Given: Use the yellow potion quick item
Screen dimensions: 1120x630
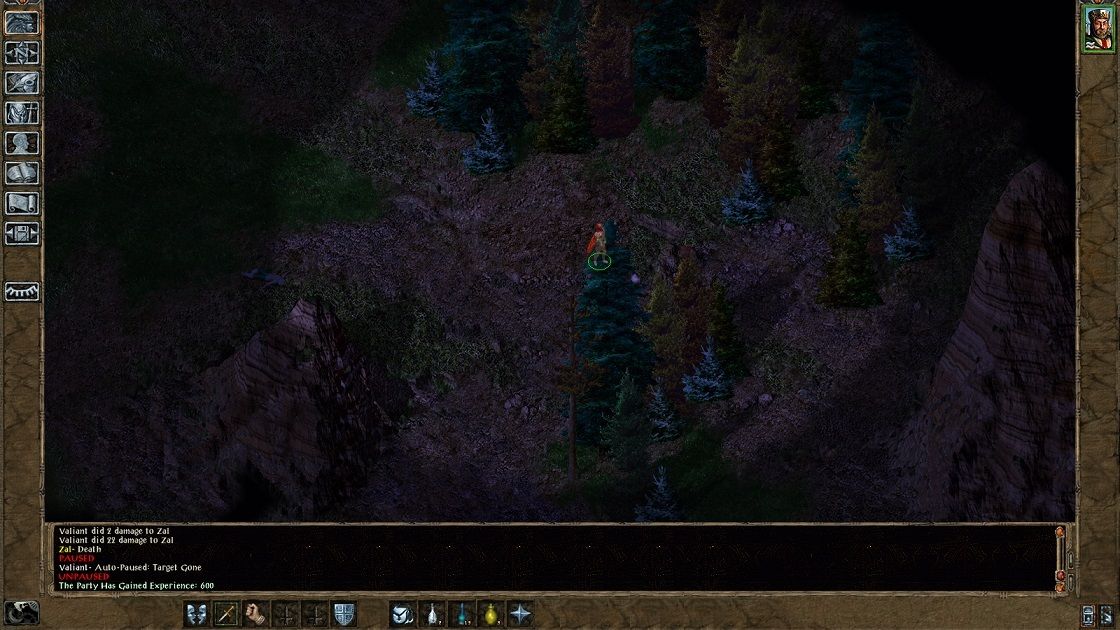Looking at the screenshot, I should pyautogui.click(x=491, y=613).
